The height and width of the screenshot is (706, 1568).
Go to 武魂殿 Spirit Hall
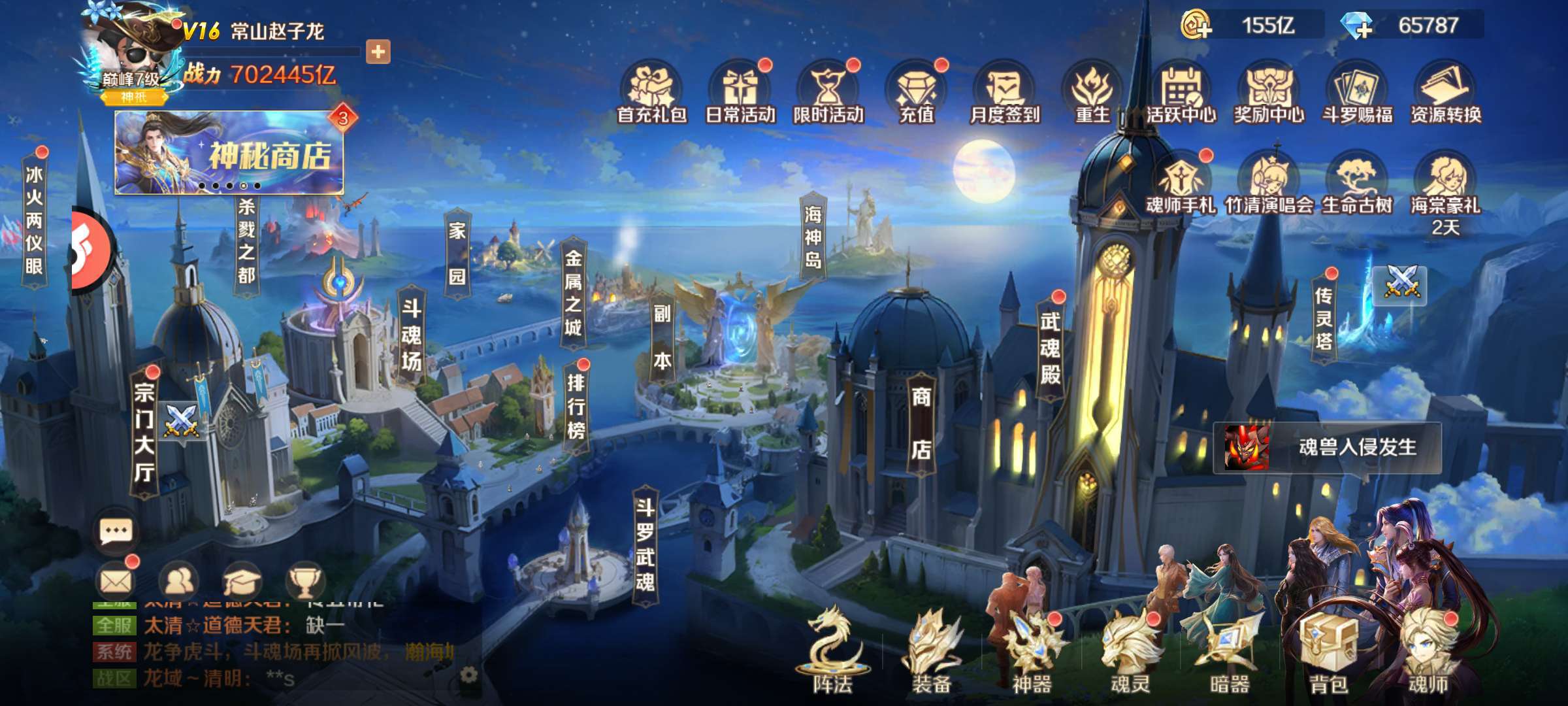pyautogui.click(x=1050, y=348)
